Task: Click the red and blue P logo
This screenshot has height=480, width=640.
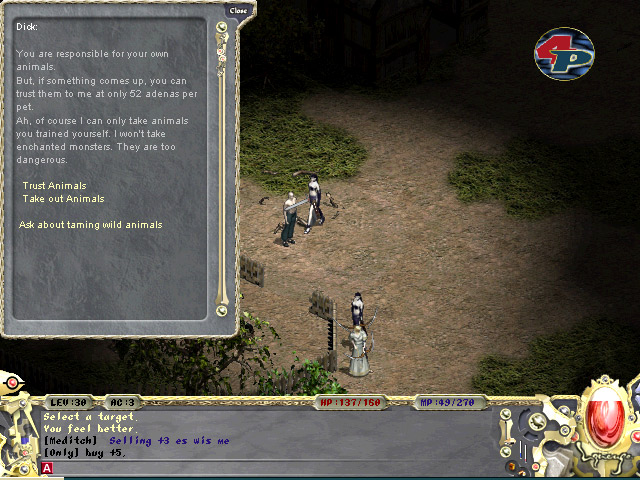Action: 564,54
